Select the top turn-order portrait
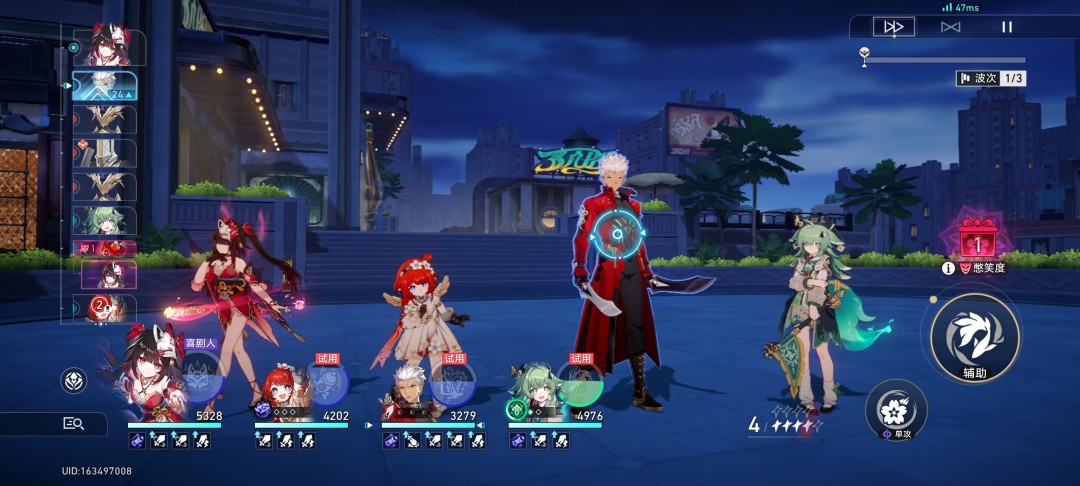 point(109,47)
